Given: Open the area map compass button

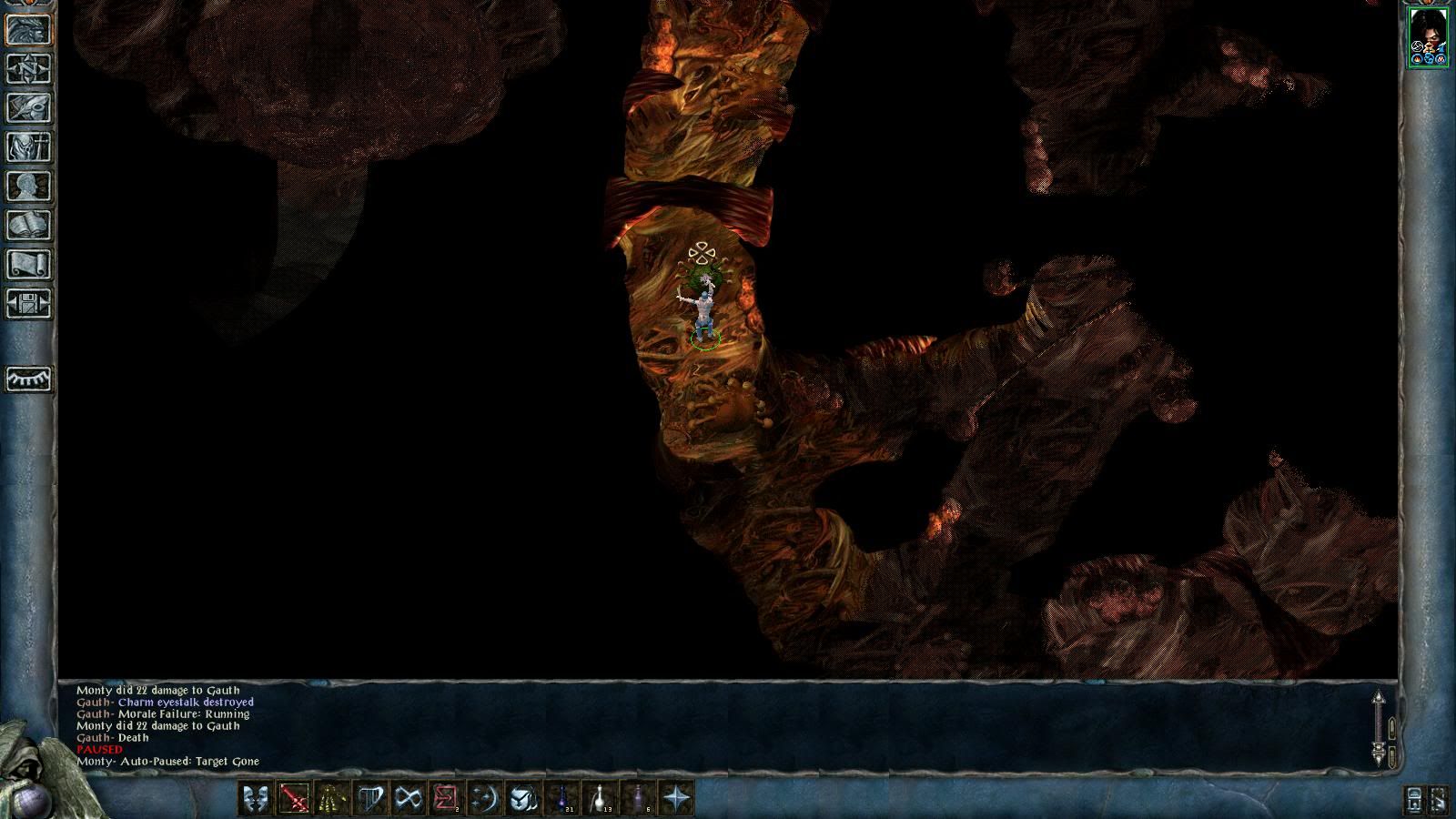Looking at the screenshot, I should click(x=29, y=69).
